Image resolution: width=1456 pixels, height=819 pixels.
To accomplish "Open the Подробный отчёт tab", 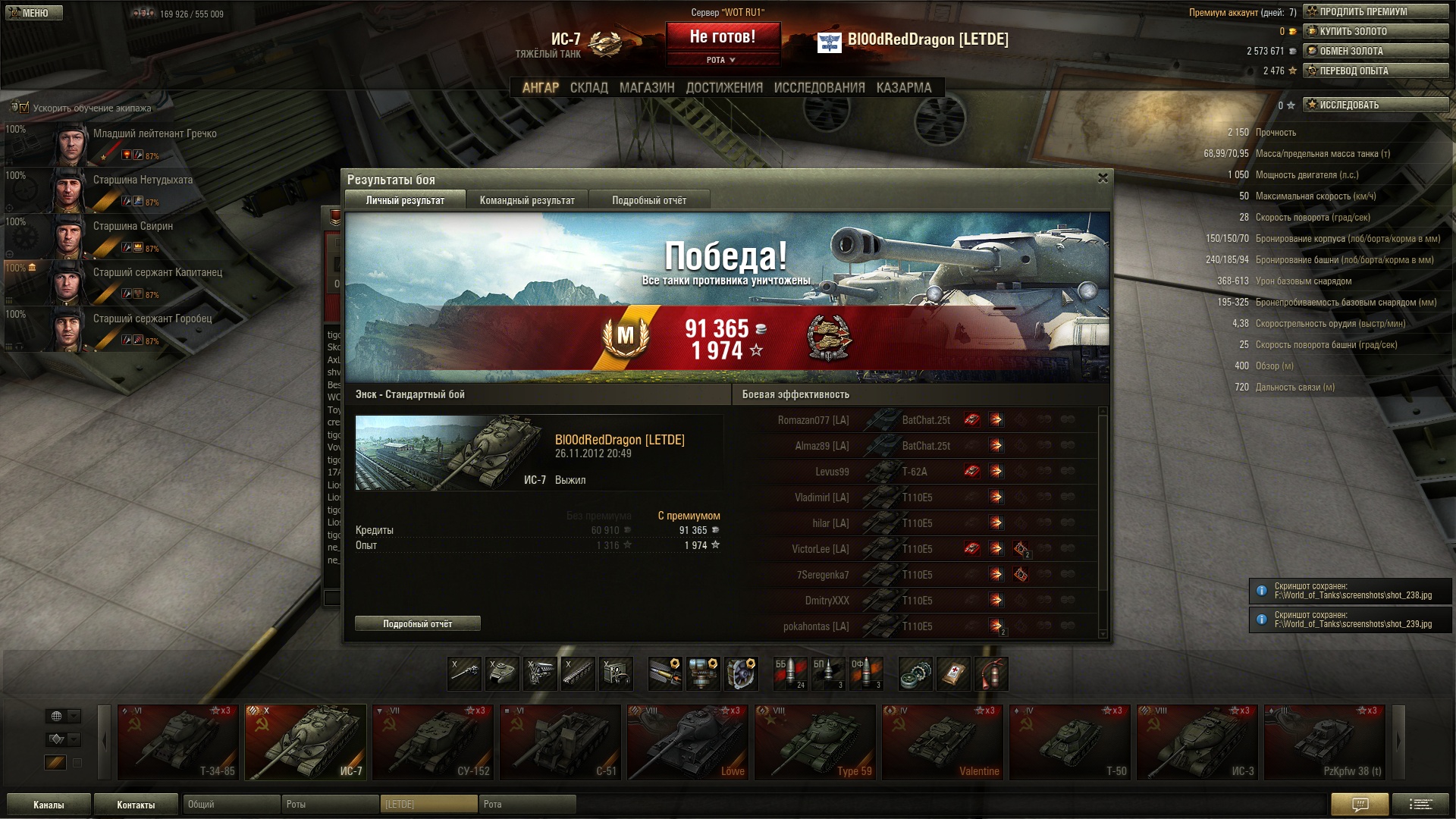I will [649, 200].
